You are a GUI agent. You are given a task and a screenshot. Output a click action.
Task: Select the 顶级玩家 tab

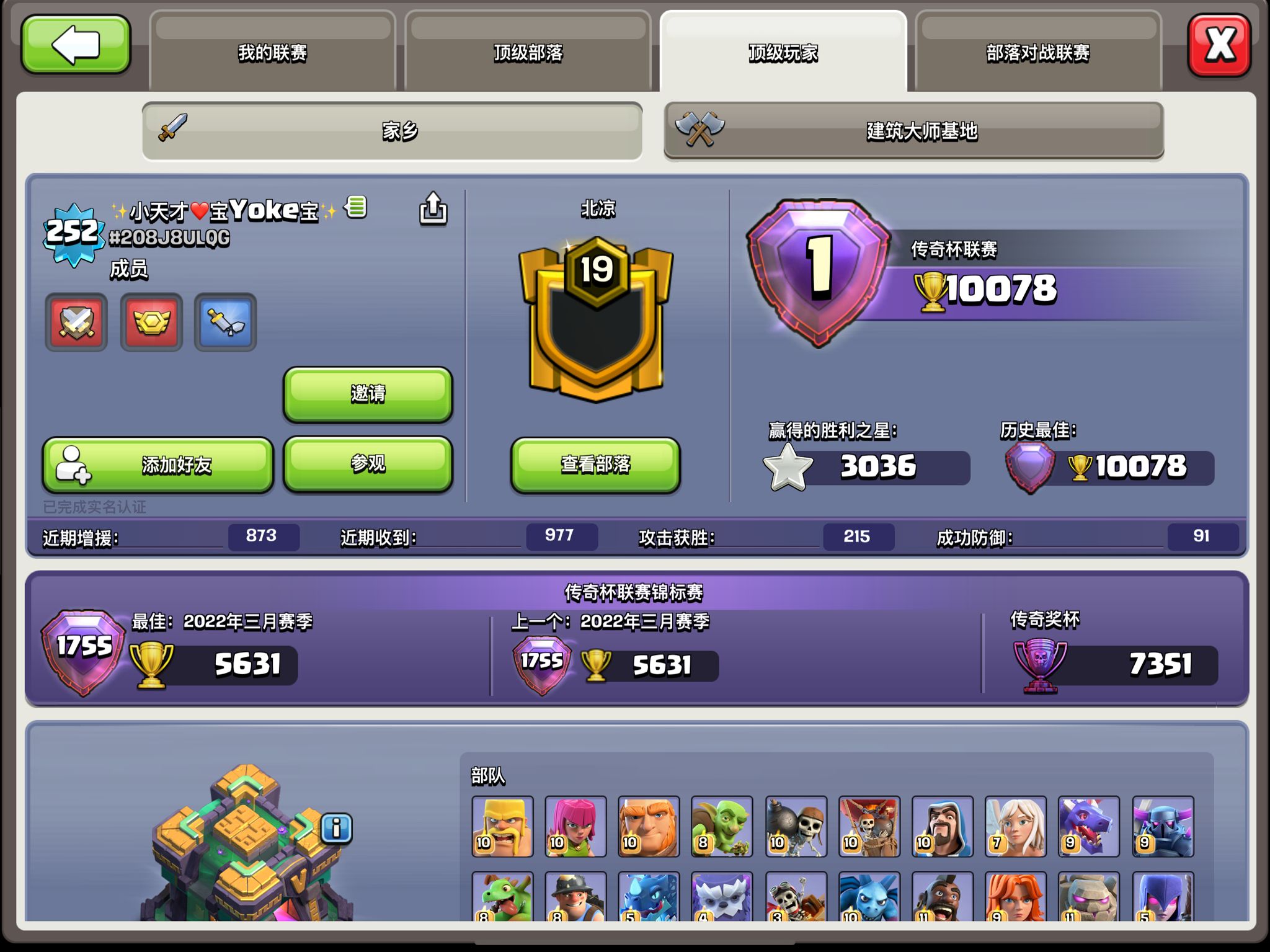click(783, 52)
